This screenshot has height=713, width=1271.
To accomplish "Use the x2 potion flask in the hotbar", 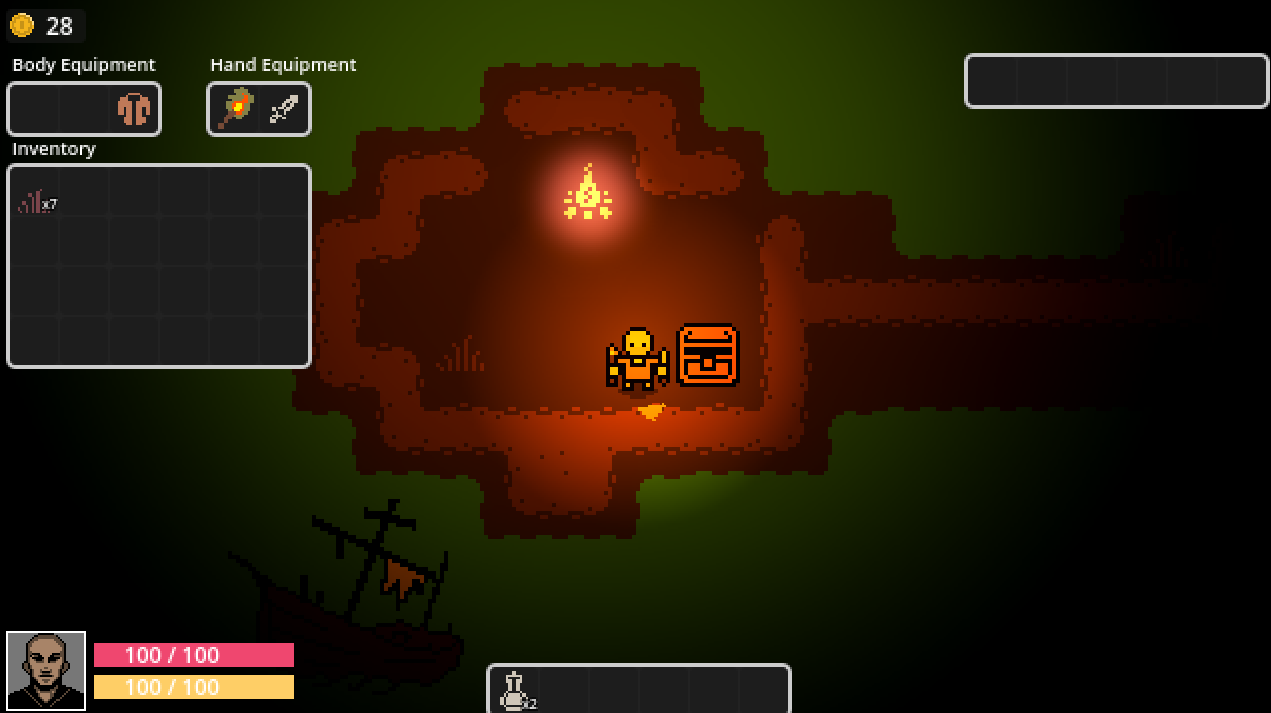I will pyautogui.click(x=514, y=690).
